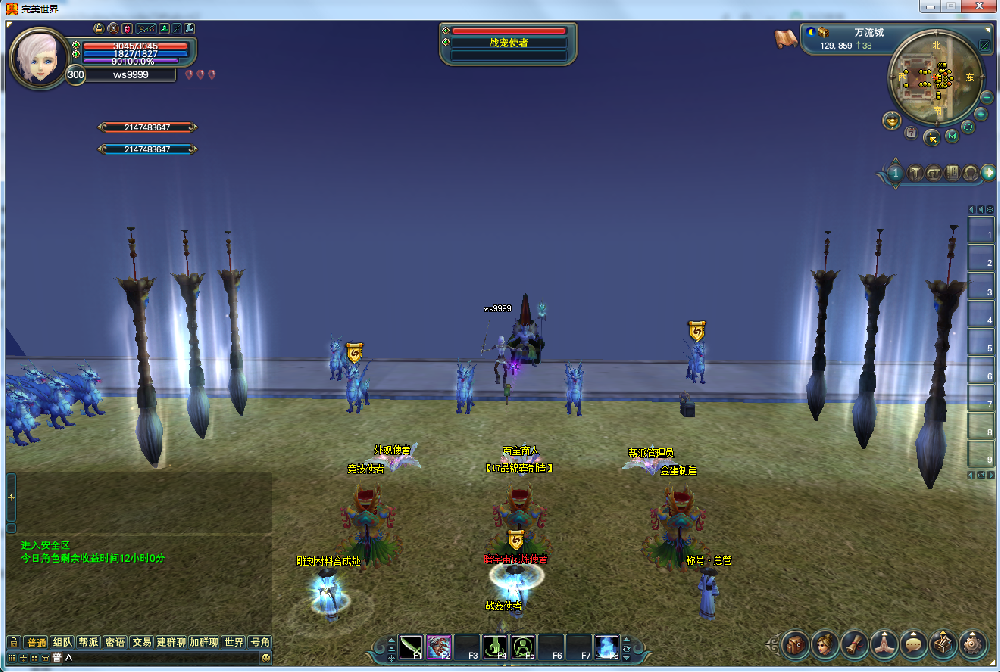The width and height of the screenshot is (1000, 672).
Task: Click the circular minimap
Action: pos(936,76)
